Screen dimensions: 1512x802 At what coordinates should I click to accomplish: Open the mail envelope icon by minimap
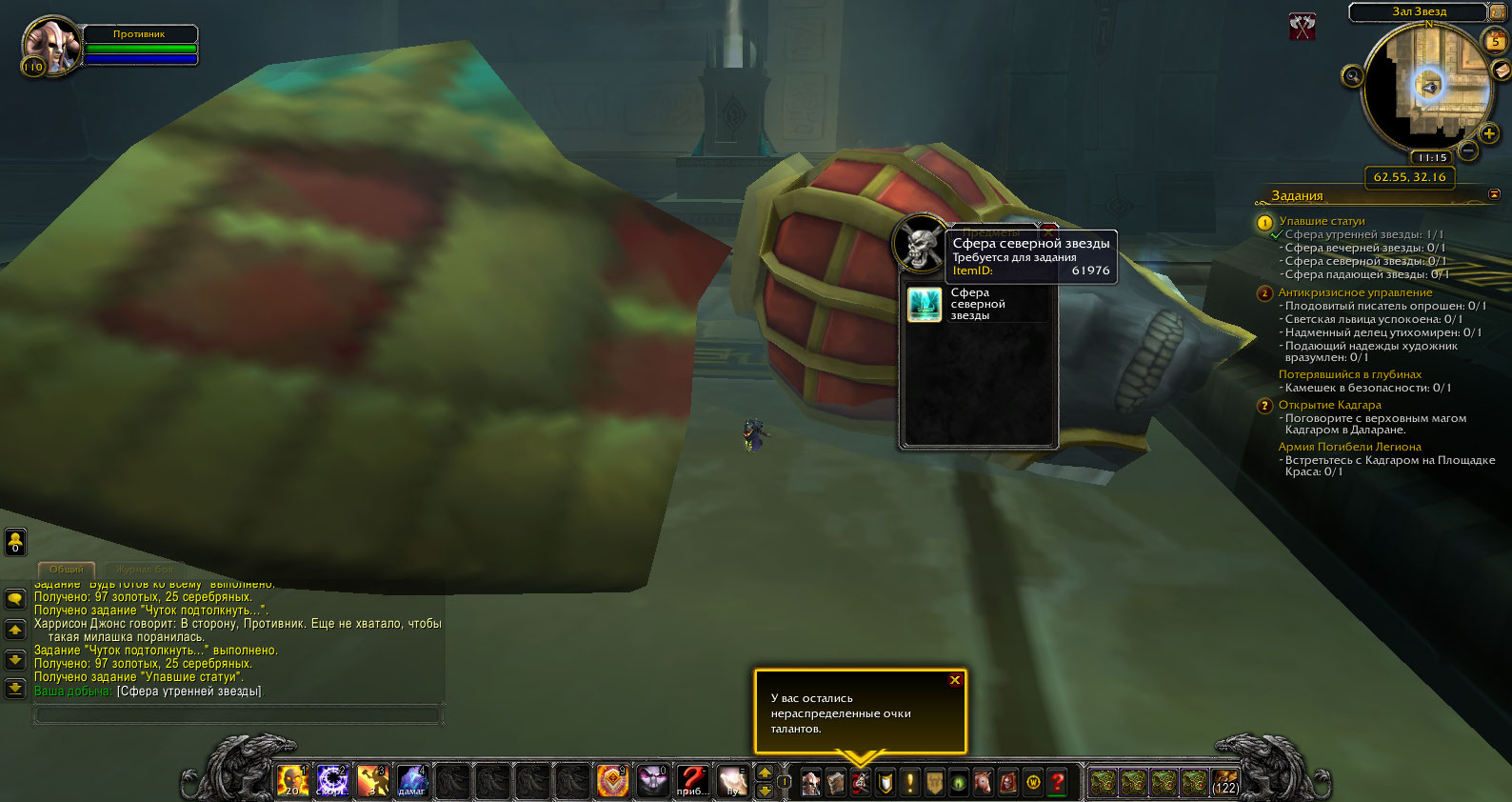coord(1502,70)
